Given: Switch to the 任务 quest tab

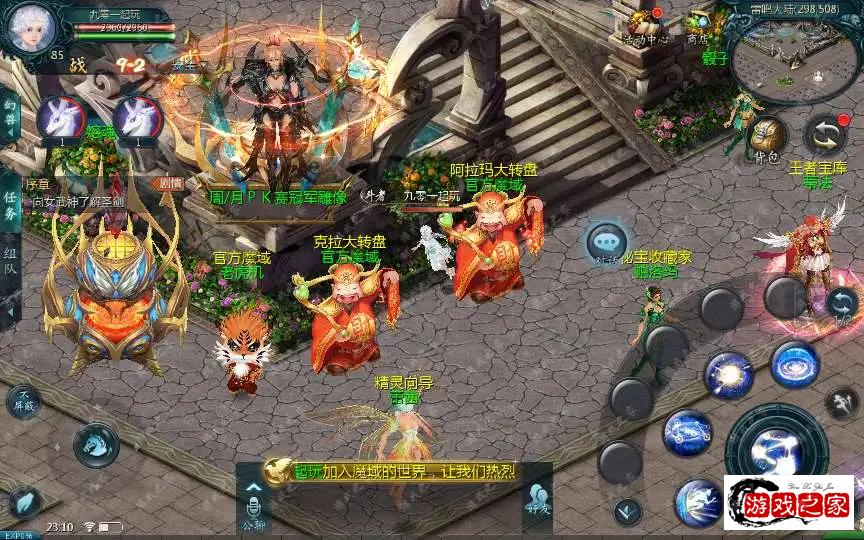Looking at the screenshot, I should pos(10,209).
